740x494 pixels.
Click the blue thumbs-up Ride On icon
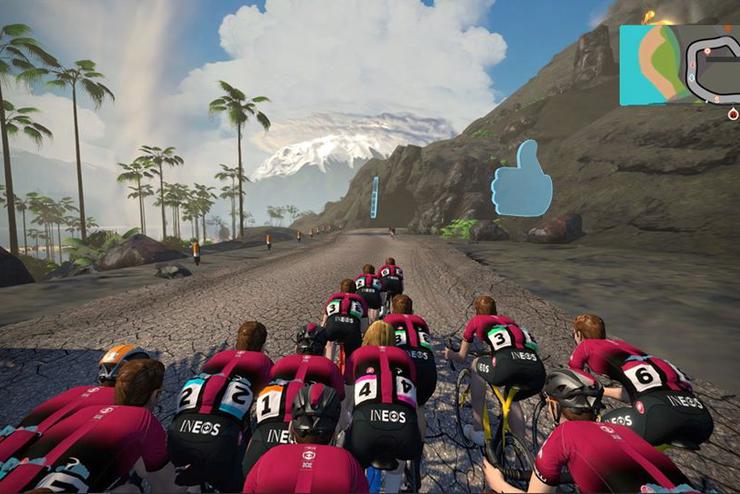click(522, 180)
